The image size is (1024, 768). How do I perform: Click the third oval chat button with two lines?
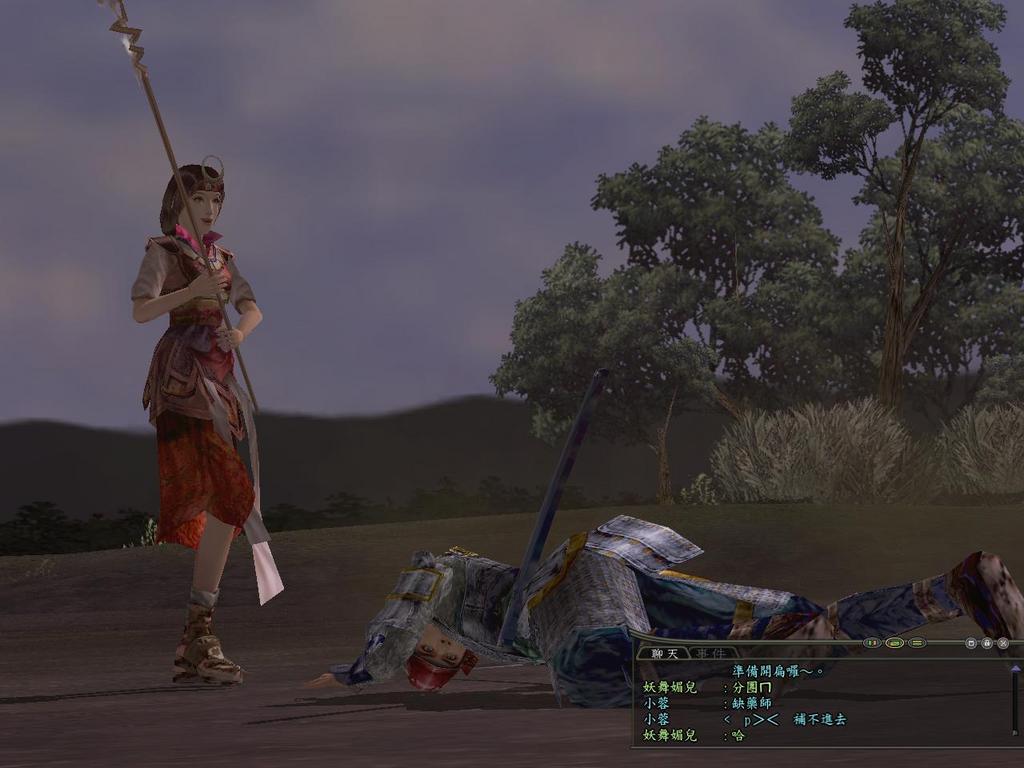pos(916,643)
